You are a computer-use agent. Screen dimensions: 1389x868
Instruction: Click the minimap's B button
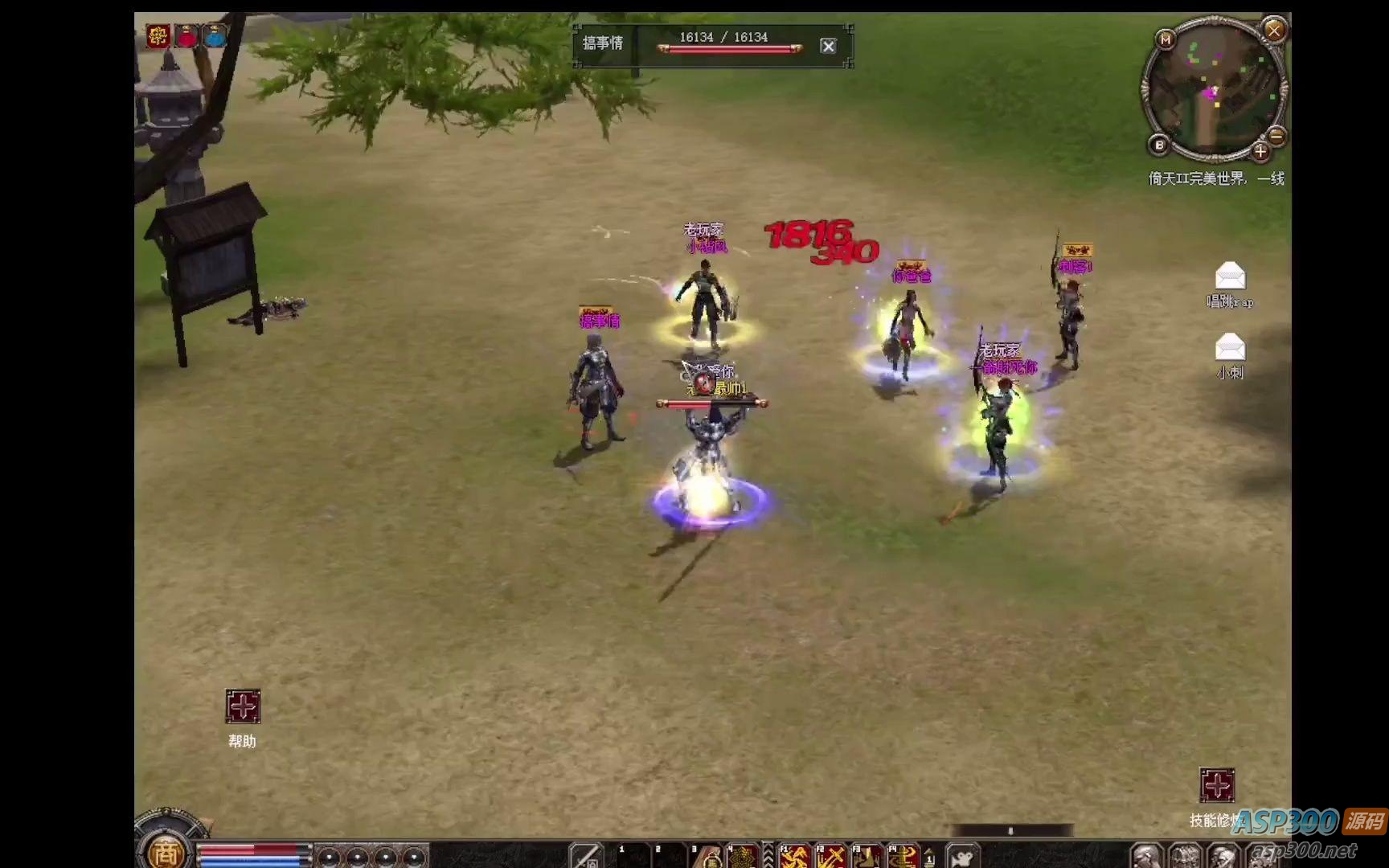1159,145
